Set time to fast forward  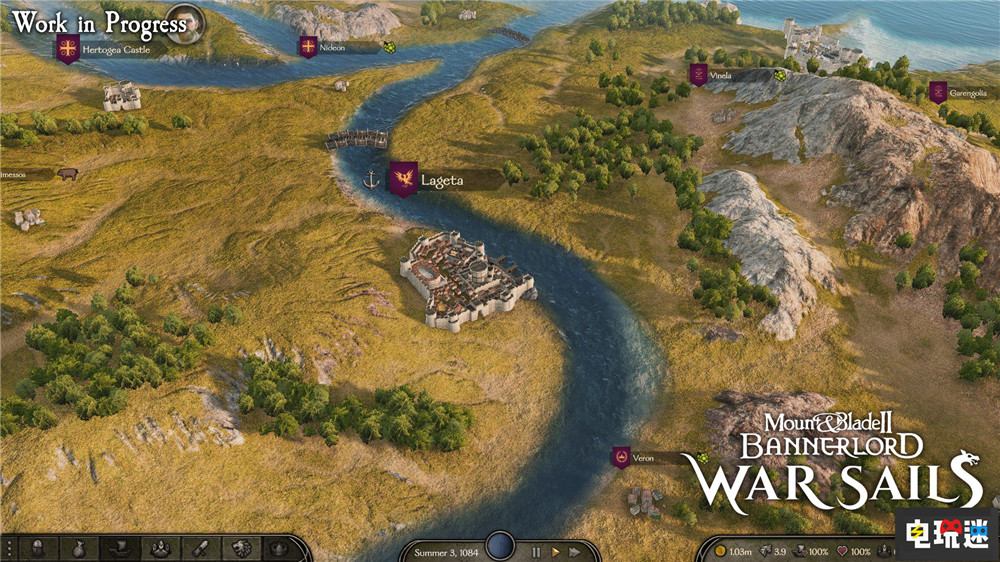pos(574,551)
